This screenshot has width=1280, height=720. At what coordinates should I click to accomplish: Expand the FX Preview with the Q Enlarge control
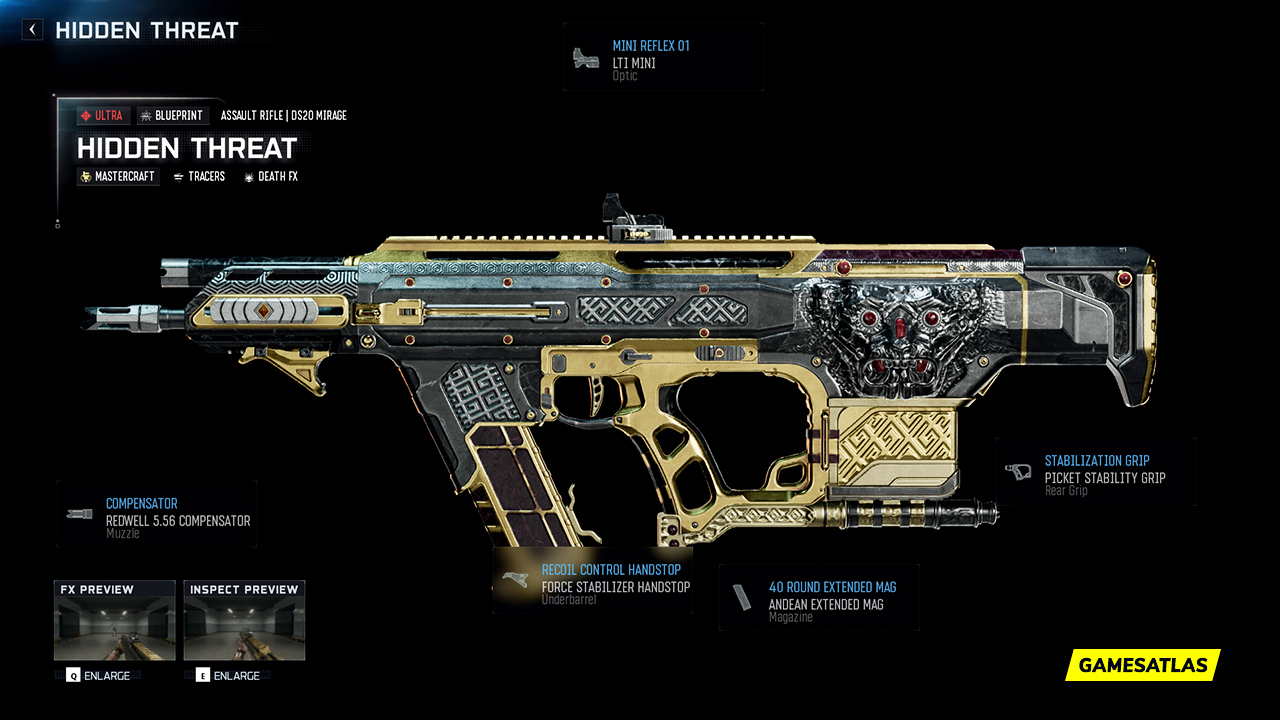99,675
